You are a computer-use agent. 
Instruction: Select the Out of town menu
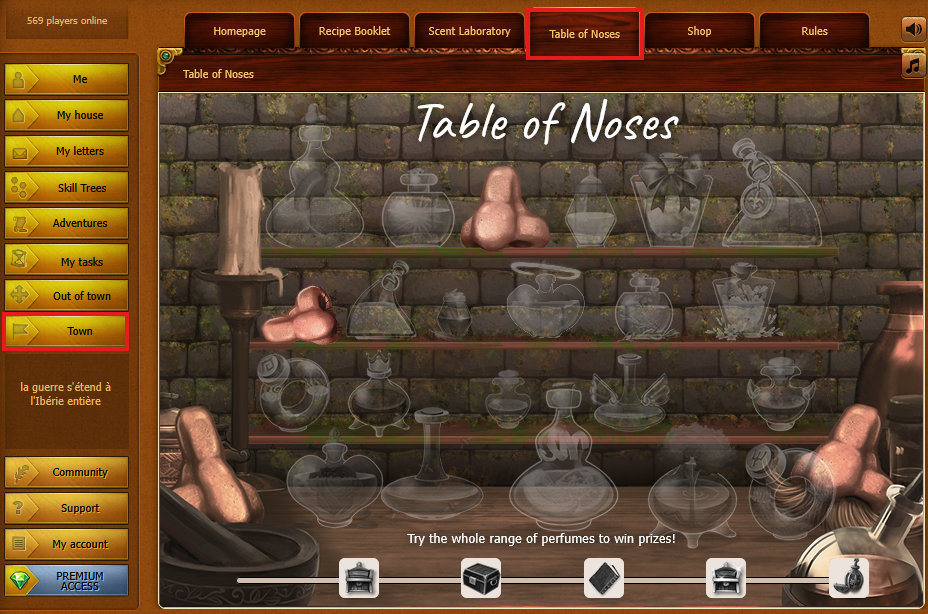coord(67,296)
